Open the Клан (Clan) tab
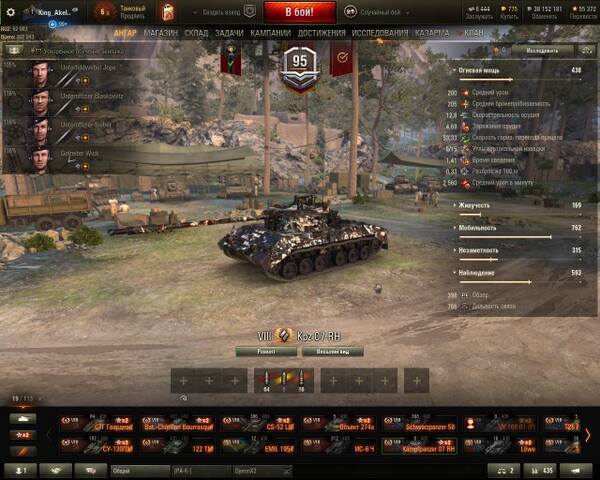The image size is (600, 480). [x=473, y=32]
